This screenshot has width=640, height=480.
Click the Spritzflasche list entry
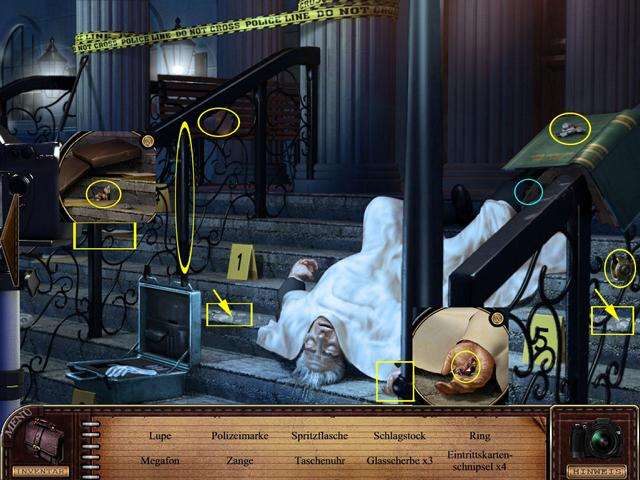318,436
